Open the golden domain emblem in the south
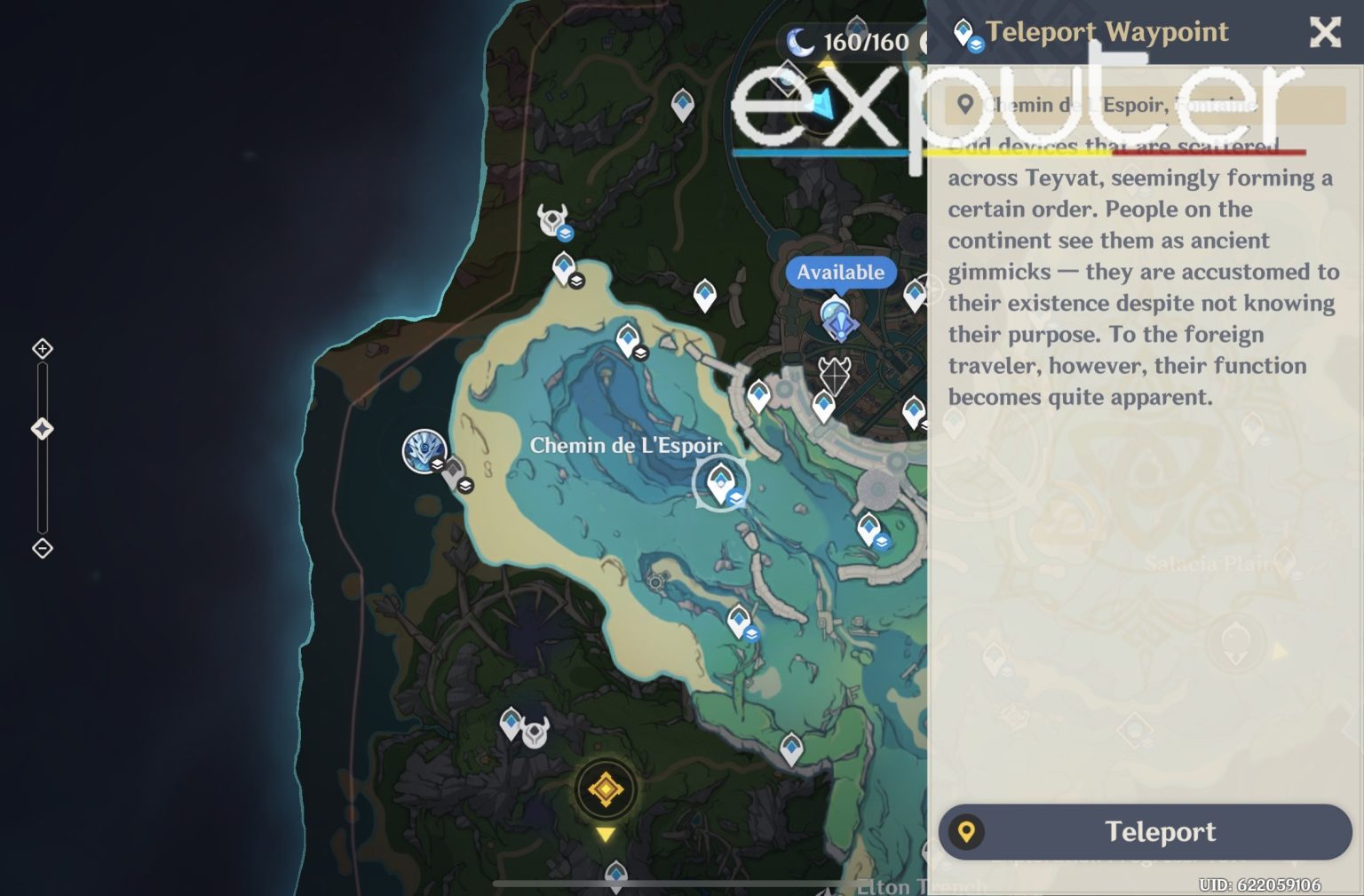The height and width of the screenshot is (896, 1364). 607,789
